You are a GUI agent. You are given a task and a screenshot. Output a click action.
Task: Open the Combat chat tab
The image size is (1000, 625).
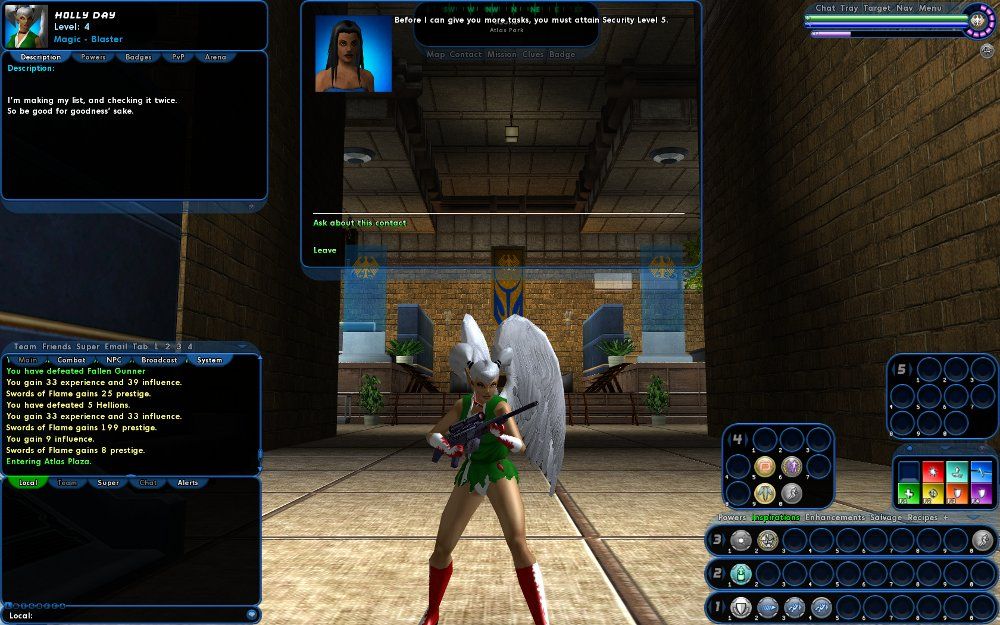point(71,360)
